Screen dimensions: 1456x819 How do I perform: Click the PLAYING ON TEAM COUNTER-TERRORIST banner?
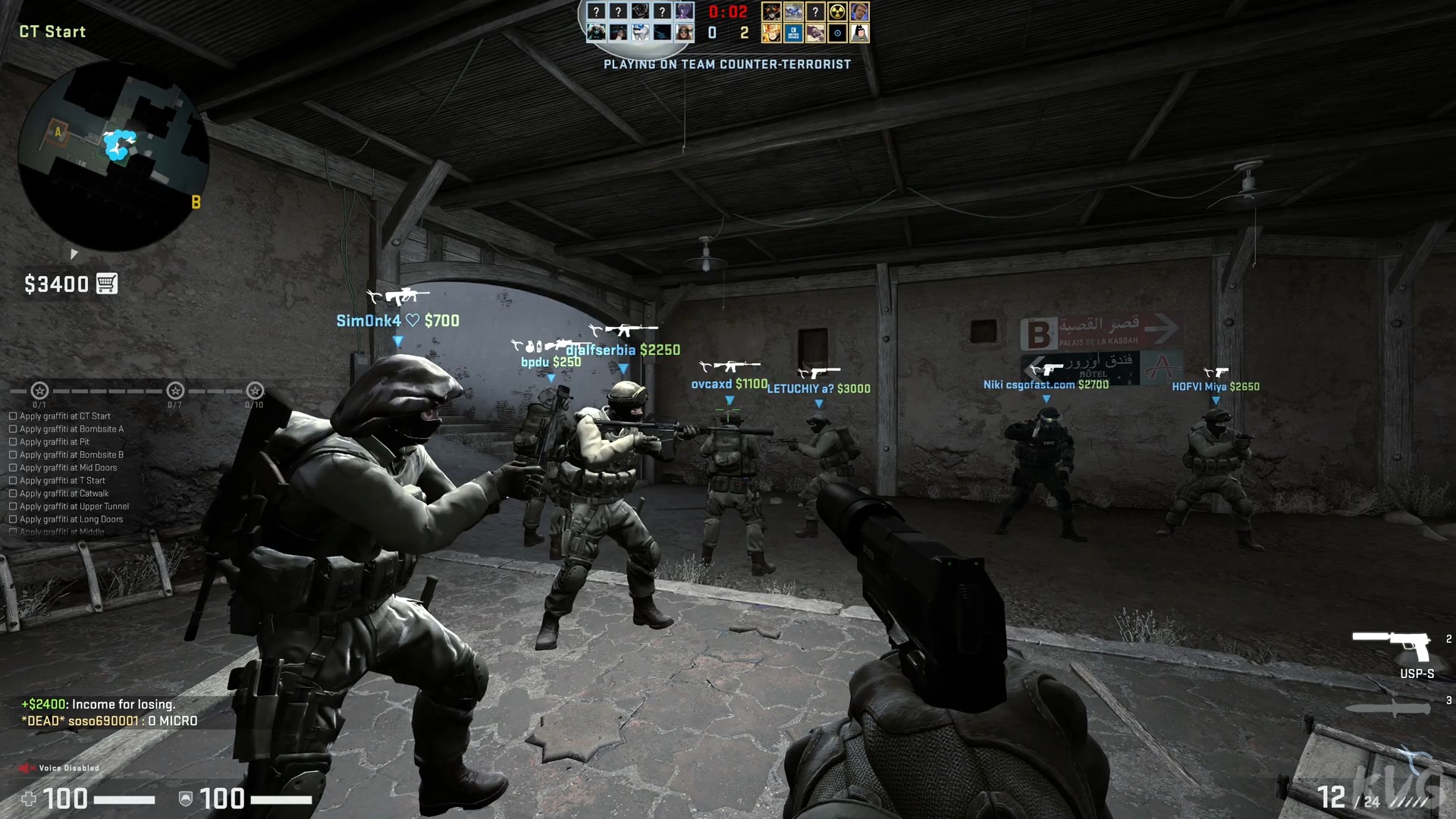pos(726,64)
